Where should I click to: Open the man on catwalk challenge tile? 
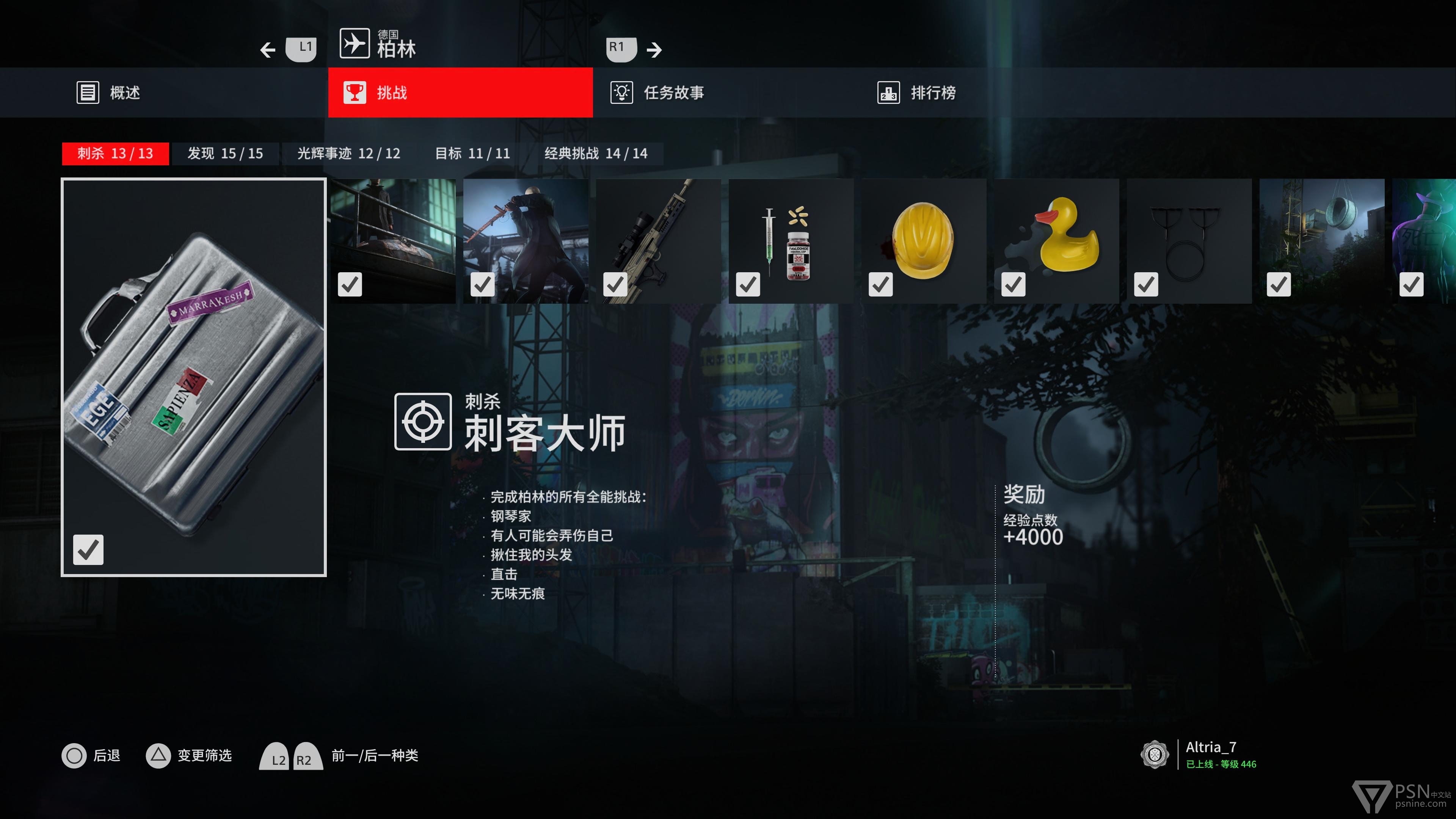(394, 242)
